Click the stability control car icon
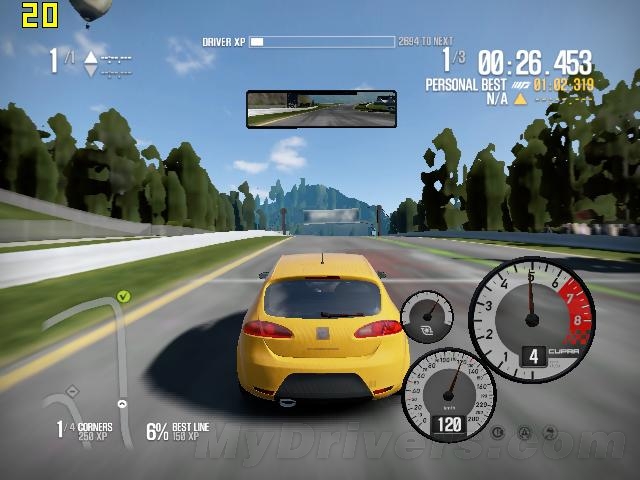Viewport: 640px width, 480px height. [x=548, y=433]
